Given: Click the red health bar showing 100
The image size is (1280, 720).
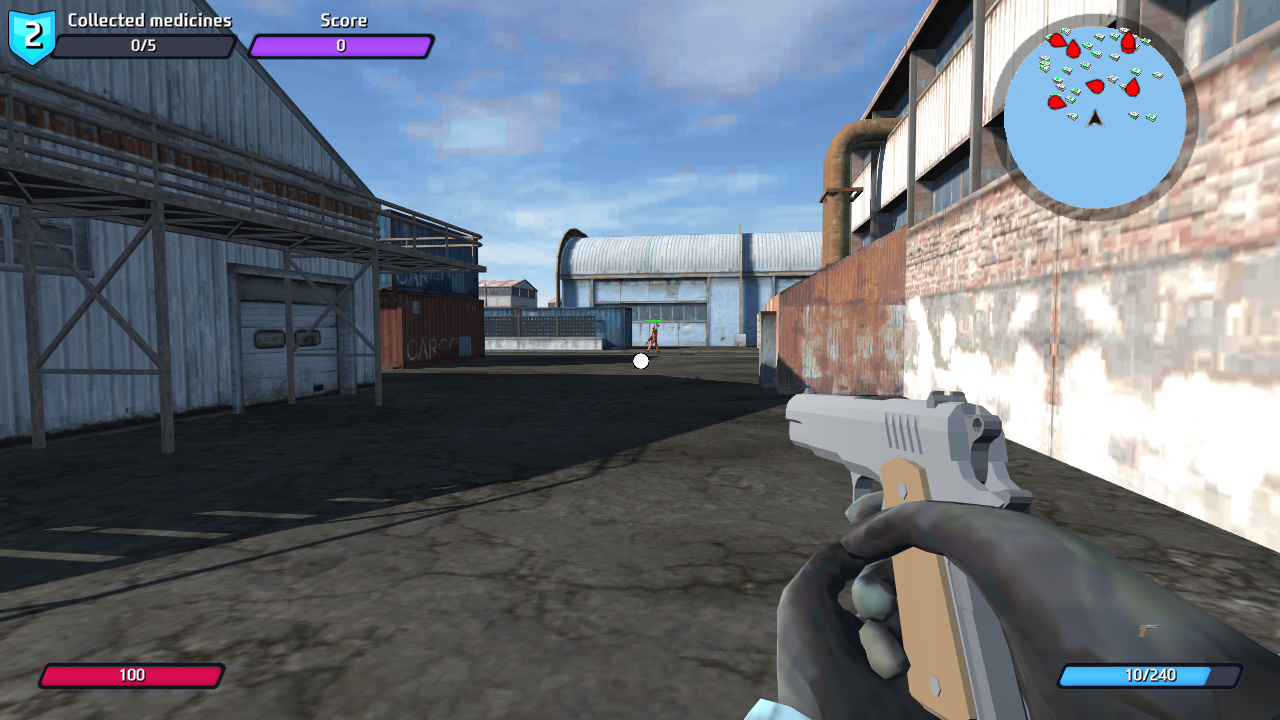Looking at the screenshot, I should [133, 675].
